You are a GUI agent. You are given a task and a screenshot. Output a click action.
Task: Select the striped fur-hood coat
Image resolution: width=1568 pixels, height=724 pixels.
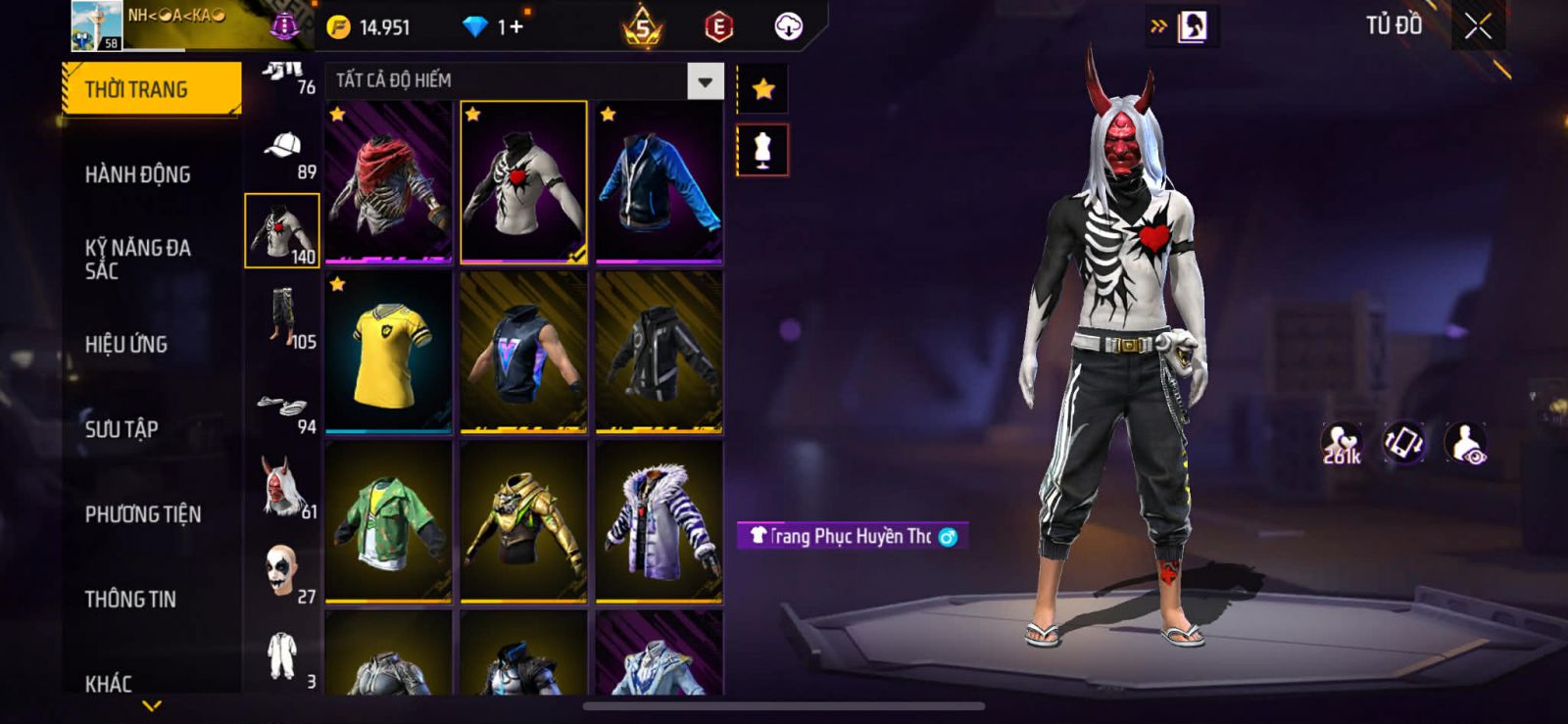pyautogui.click(x=659, y=521)
